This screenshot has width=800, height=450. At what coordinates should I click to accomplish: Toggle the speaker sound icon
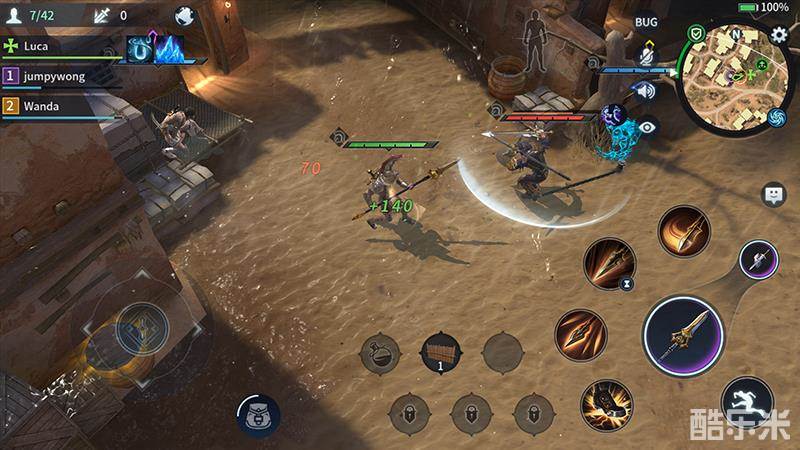646,92
